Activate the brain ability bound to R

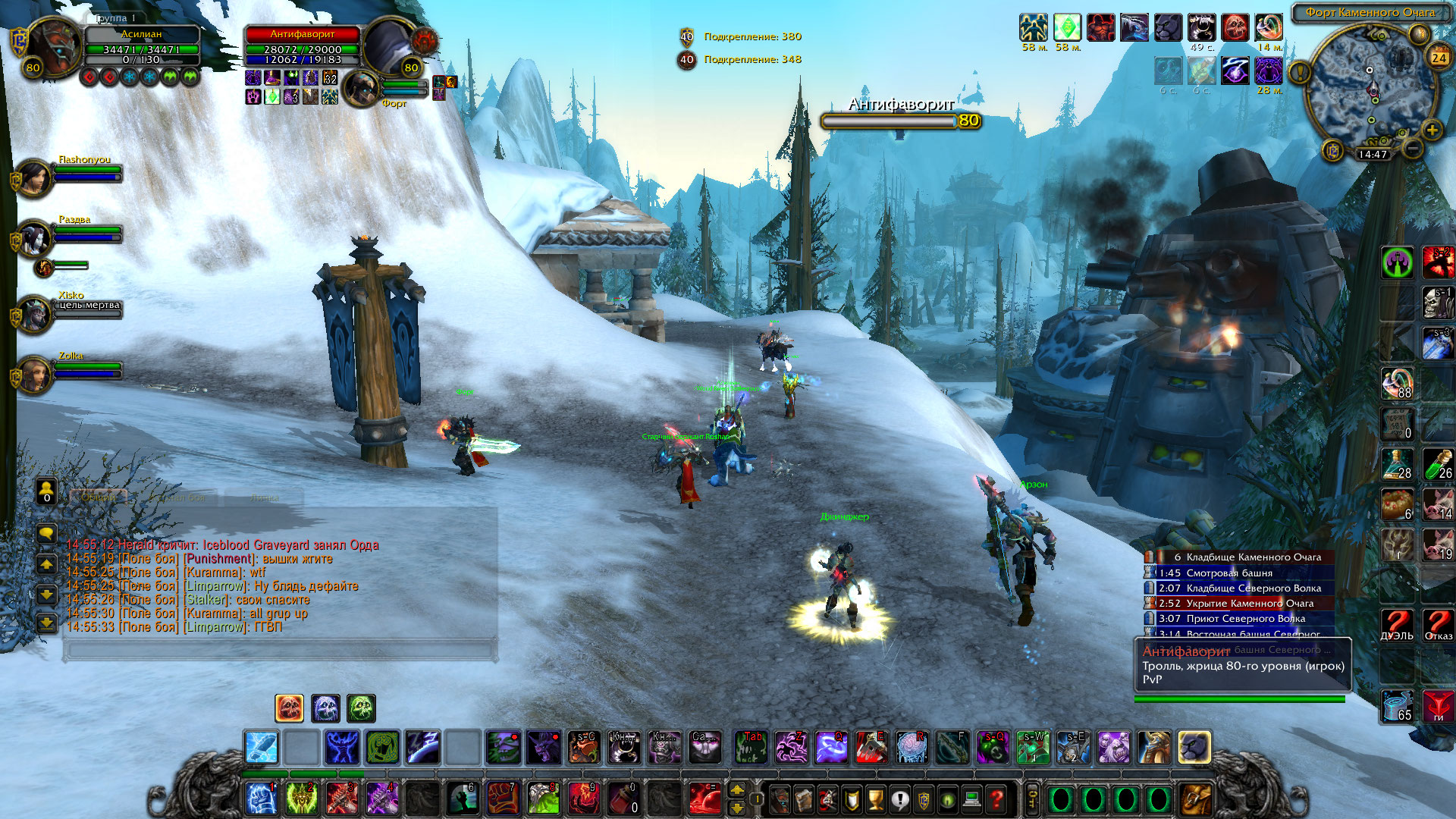(x=911, y=748)
